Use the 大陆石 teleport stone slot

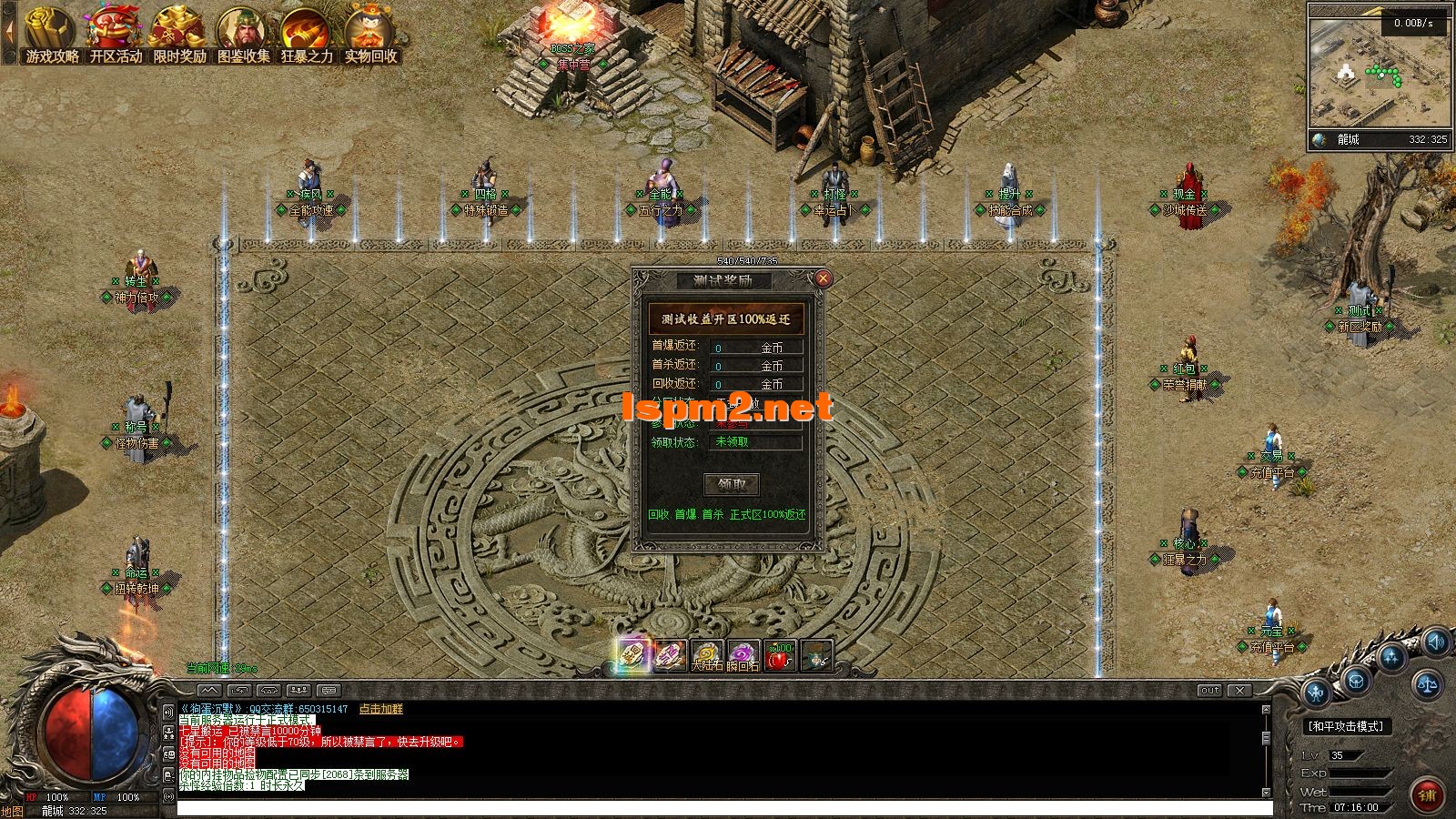tap(707, 655)
